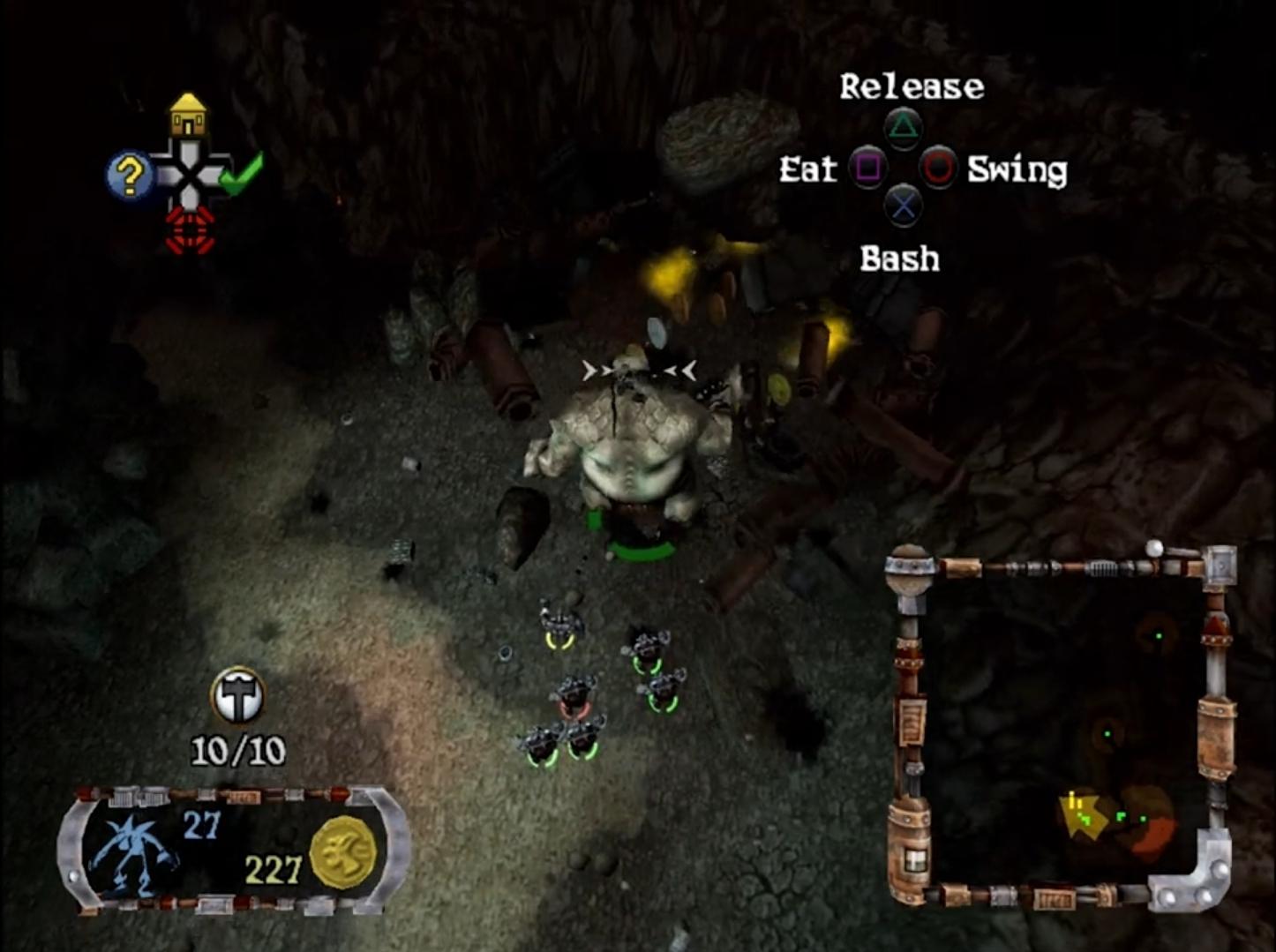Image resolution: width=1276 pixels, height=952 pixels.
Task: Click the yellow house icon
Action: (x=188, y=116)
